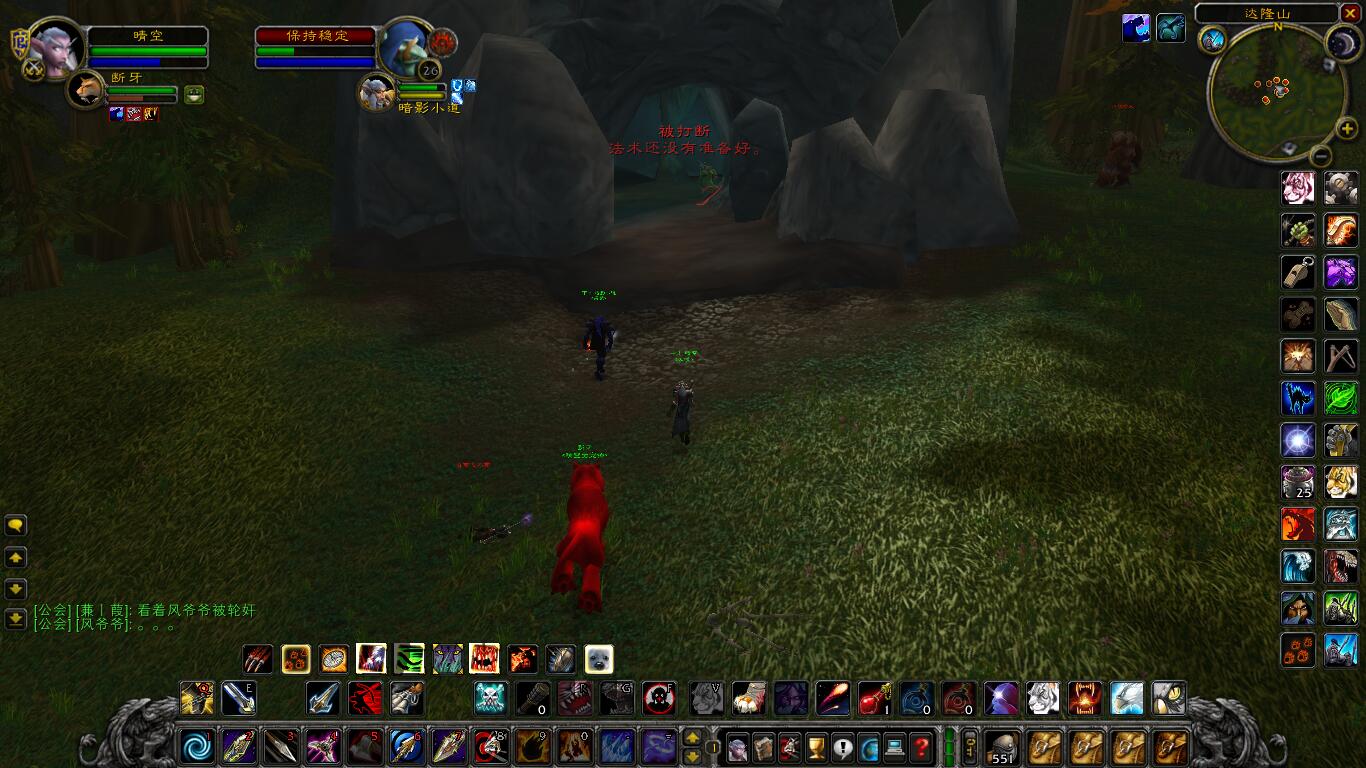This screenshot has height=768, width=1366.
Task: Open the minimap tracking button
Action: 1213,39
